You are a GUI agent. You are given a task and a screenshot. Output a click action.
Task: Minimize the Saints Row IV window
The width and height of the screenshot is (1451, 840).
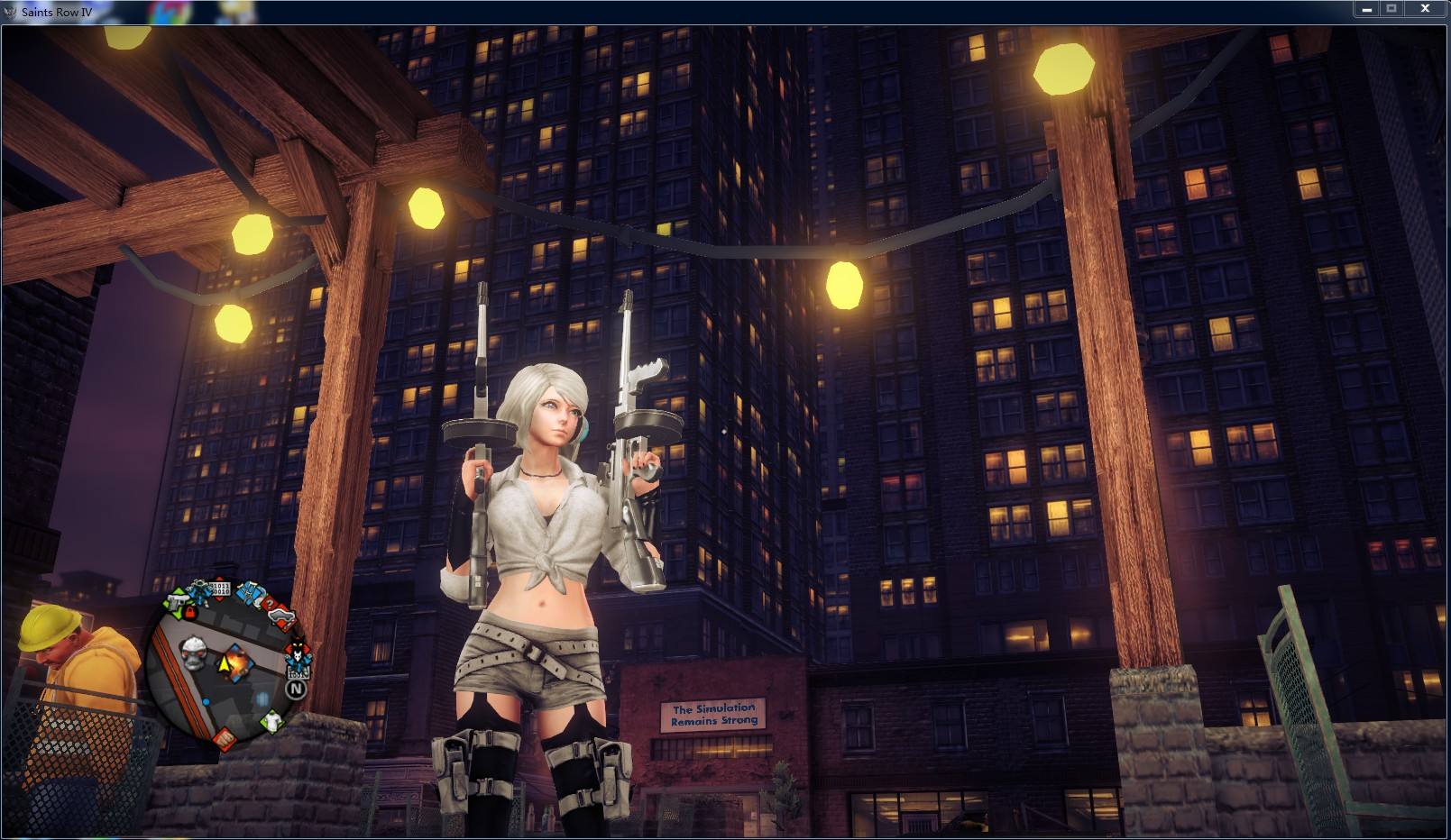(1367, 9)
